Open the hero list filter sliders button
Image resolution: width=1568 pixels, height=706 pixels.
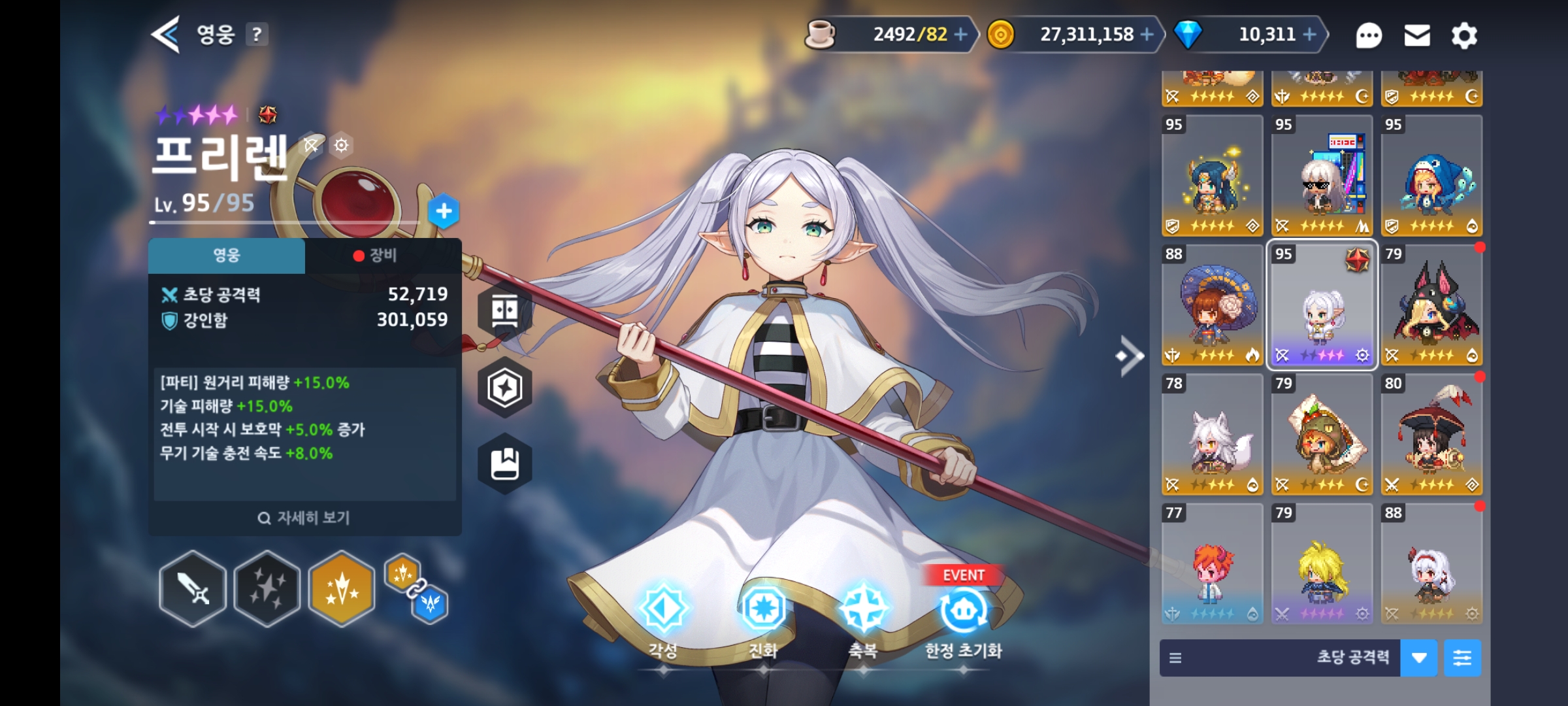coord(1462,658)
